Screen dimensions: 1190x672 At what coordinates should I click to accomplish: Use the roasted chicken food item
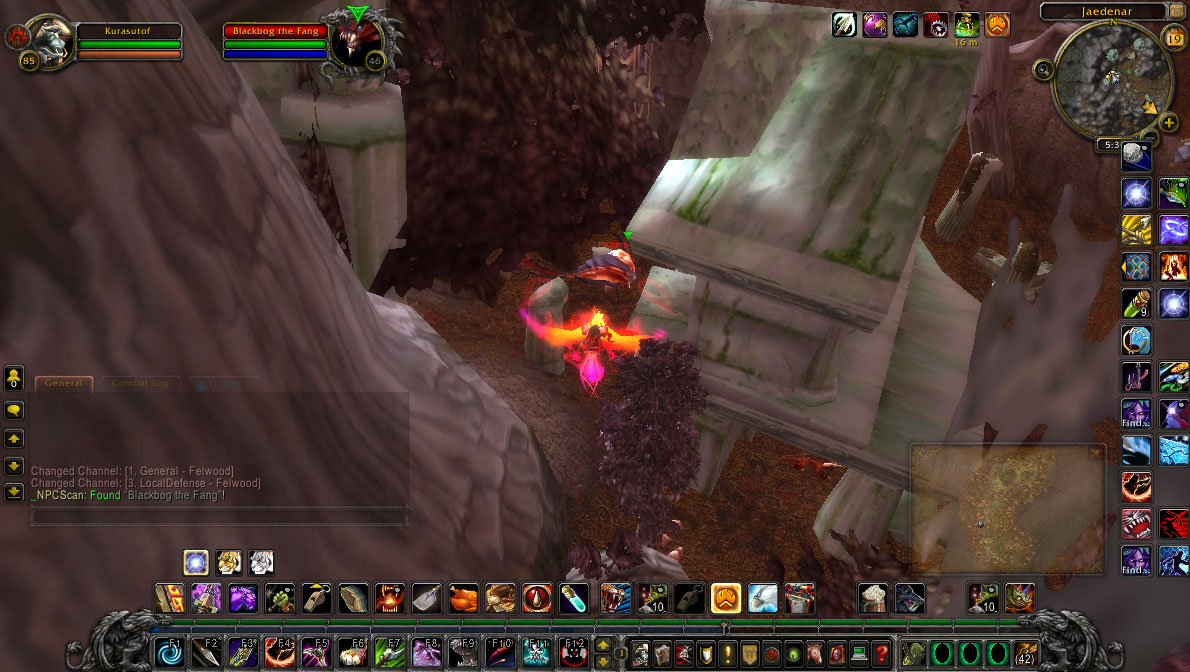(x=463, y=598)
